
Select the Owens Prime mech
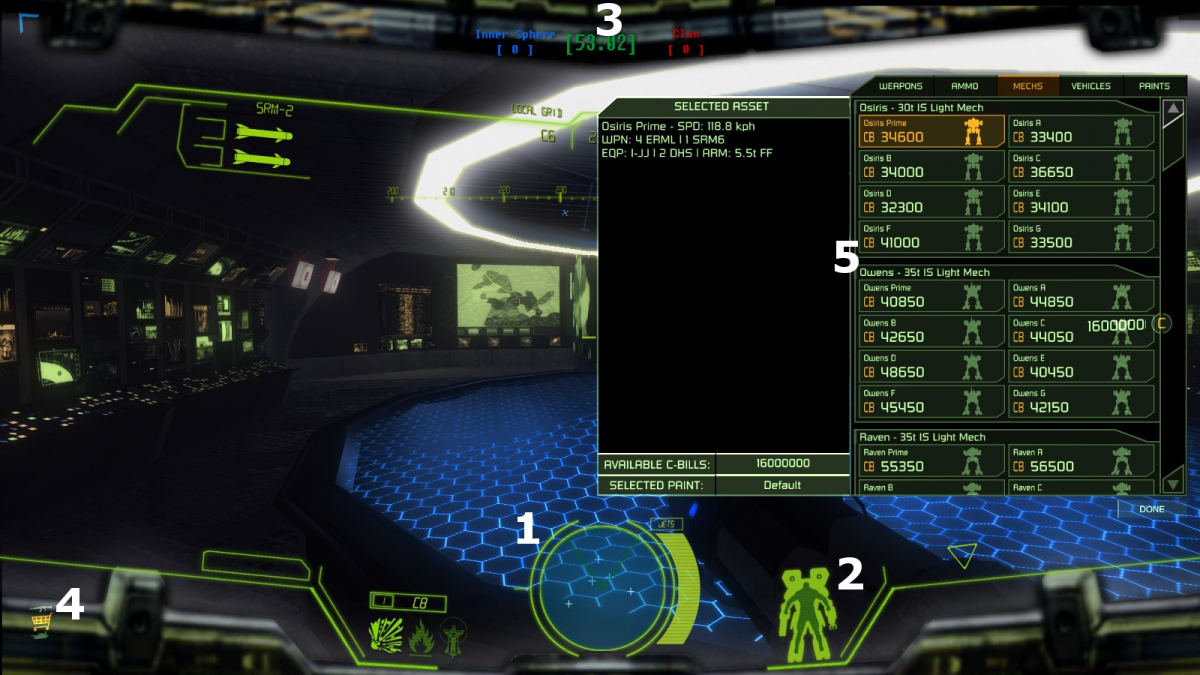[931, 295]
